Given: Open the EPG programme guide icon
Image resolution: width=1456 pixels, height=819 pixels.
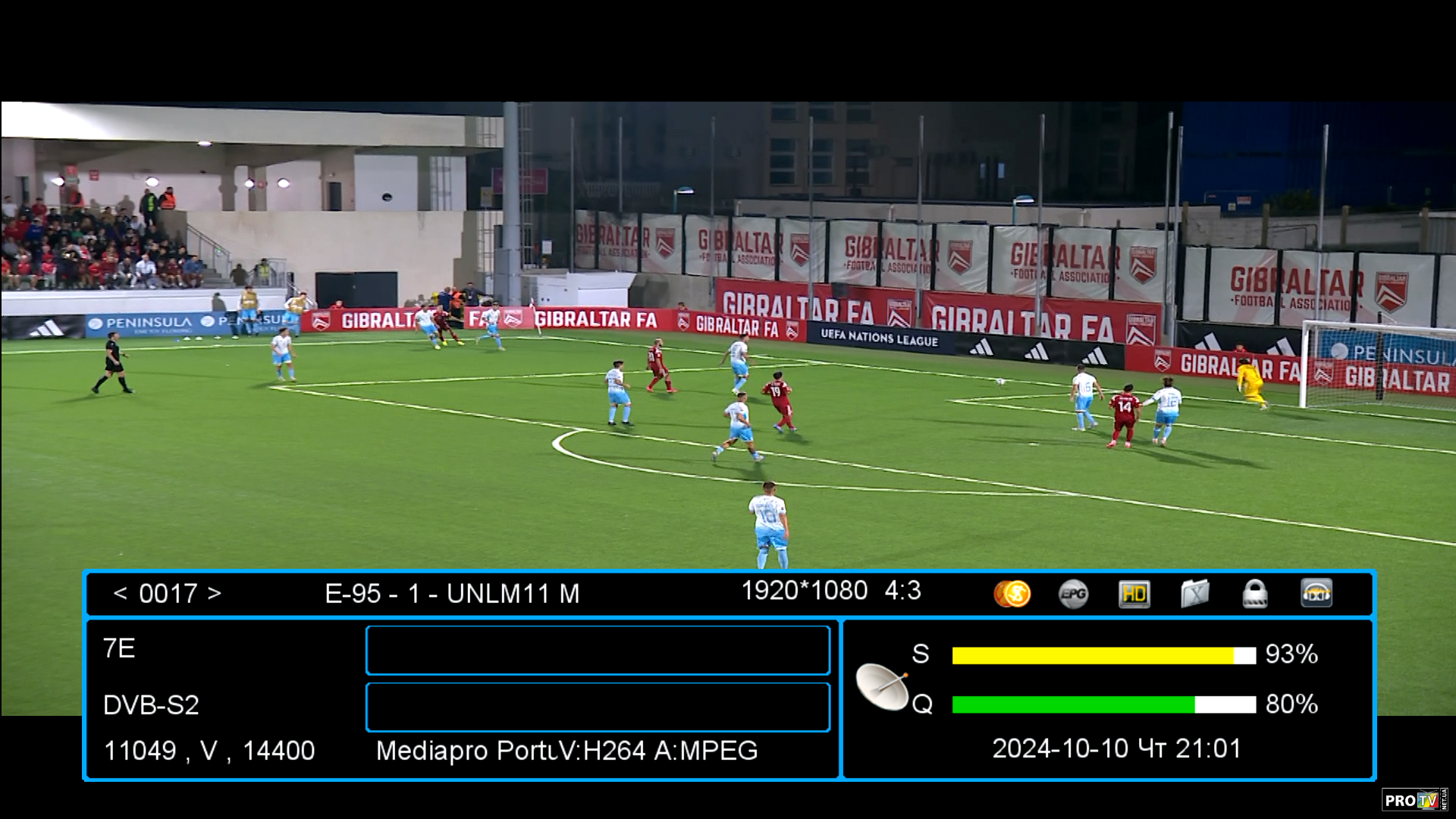Looking at the screenshot, I should coord(1073,593).
